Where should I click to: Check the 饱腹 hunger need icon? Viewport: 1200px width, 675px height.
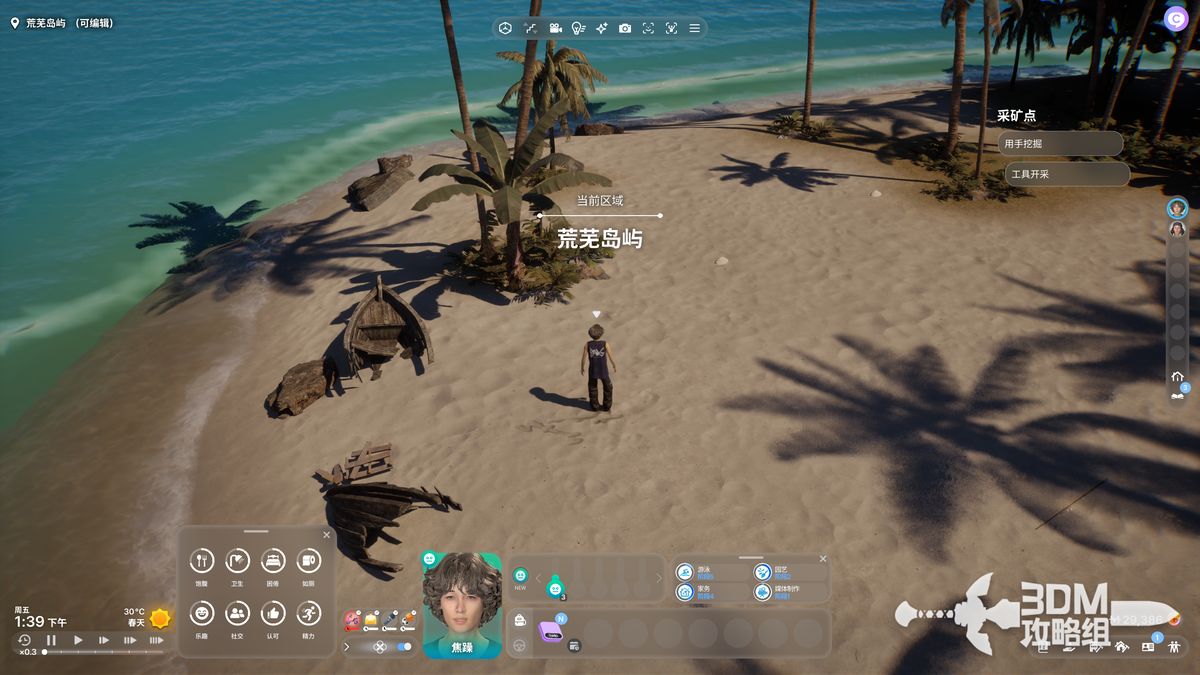202,562
